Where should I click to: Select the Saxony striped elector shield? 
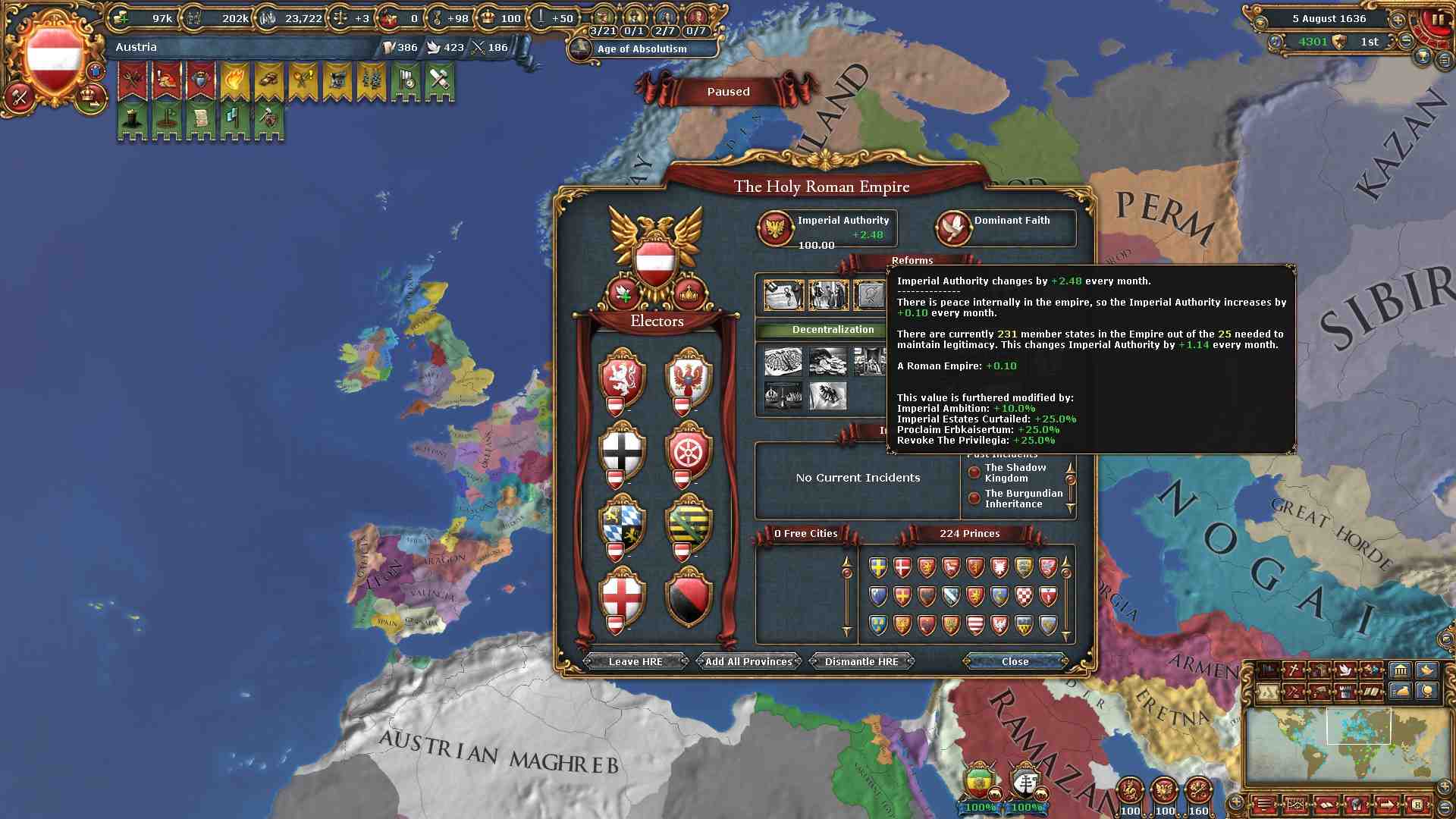(x=689, y=524)
